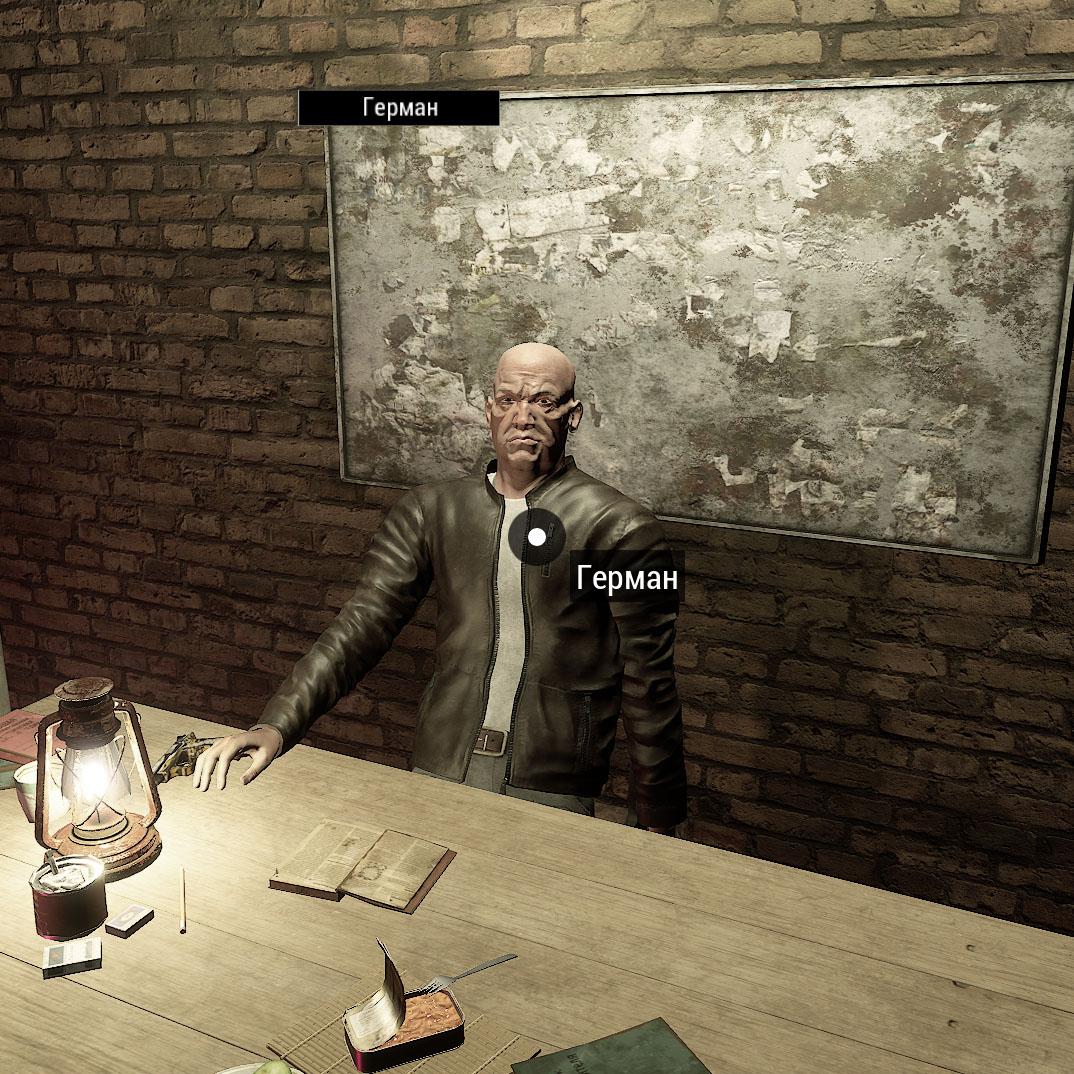Select the circular interaction marker on Герман

click(x=537, y=537)
